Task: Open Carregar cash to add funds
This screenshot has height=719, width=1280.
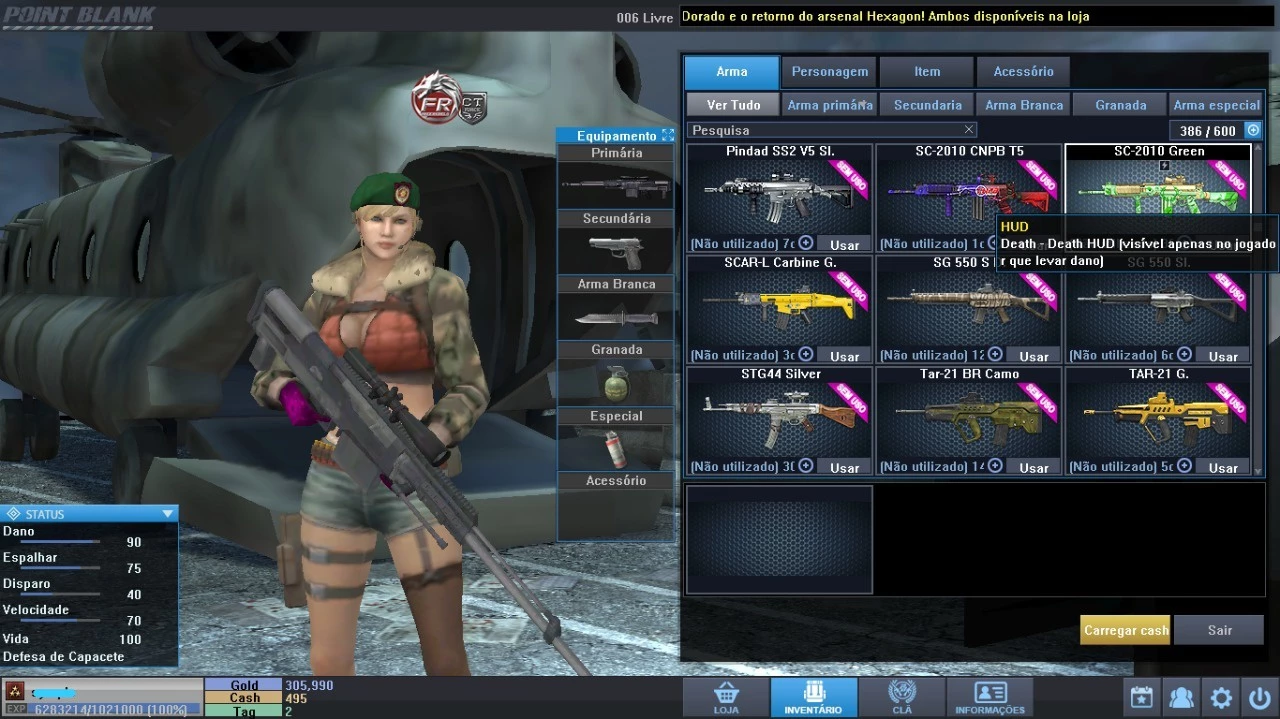Action: pyautogui.click(x=1125, y=630)
